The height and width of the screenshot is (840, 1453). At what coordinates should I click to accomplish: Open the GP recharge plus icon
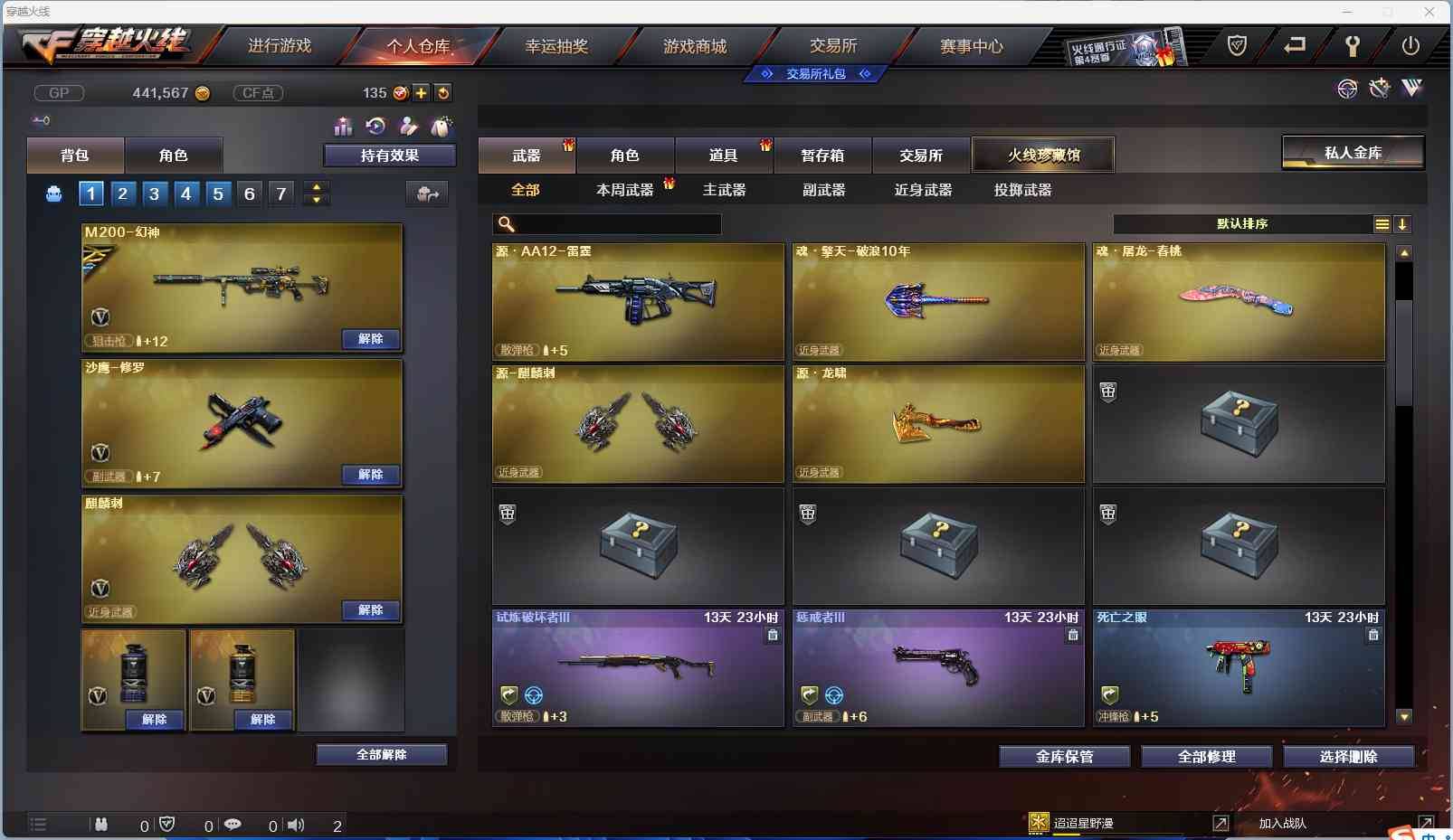click(422, 92)
